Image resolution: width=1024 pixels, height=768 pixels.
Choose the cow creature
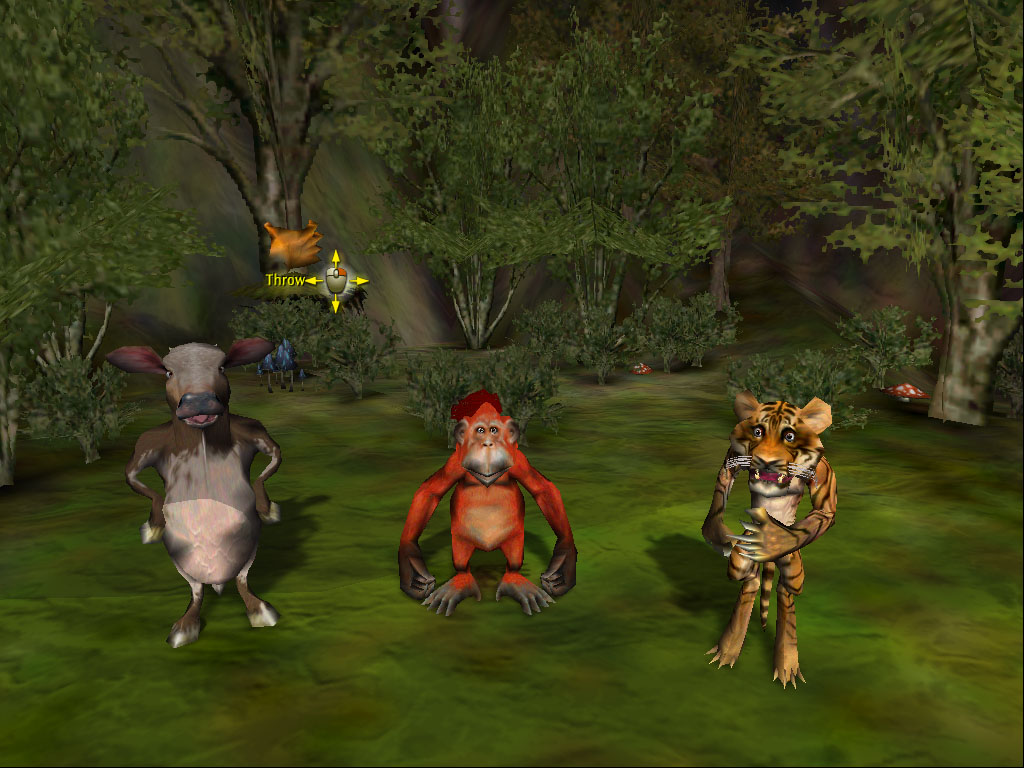point(207,490)
